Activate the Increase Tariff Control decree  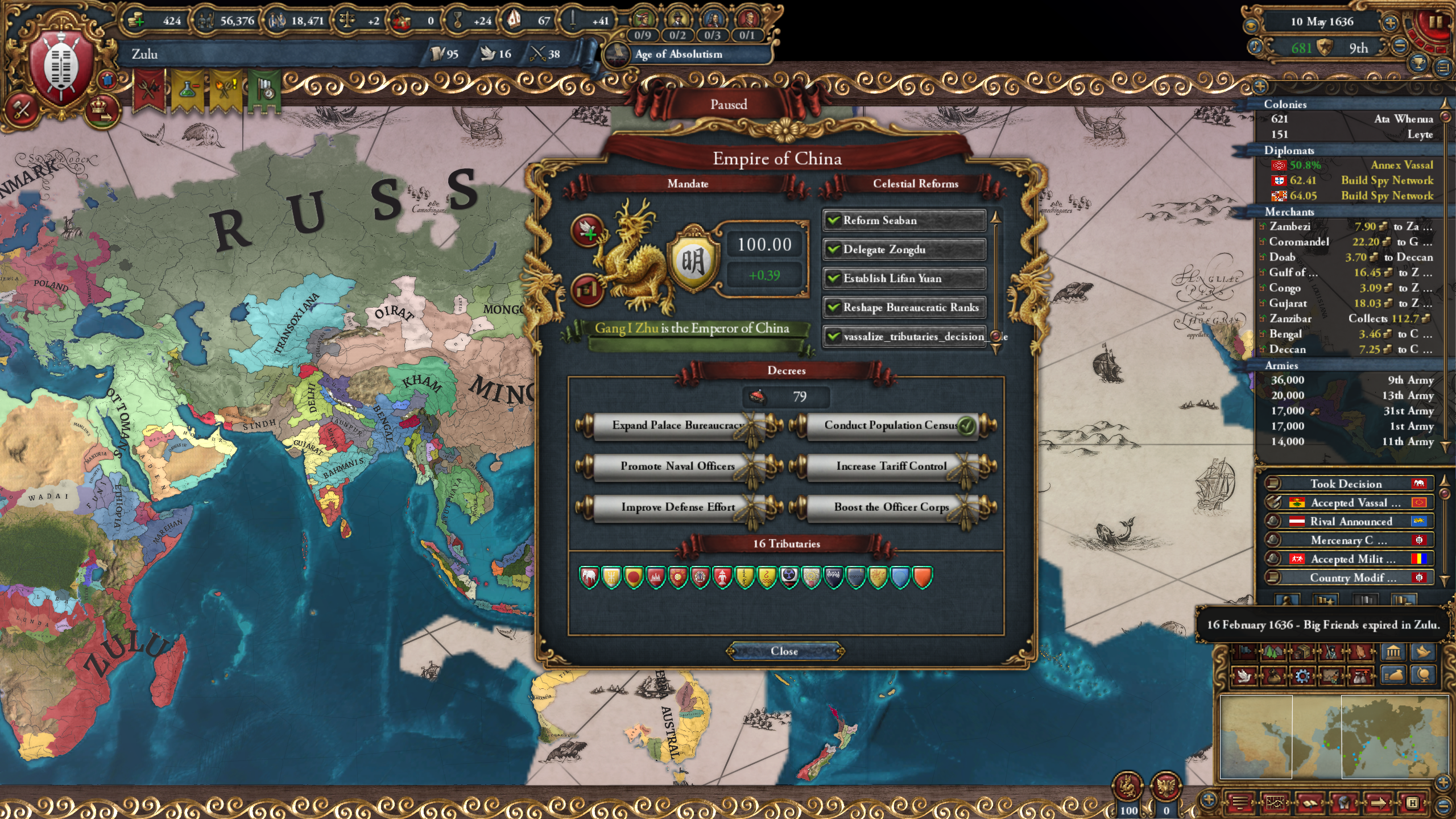888,466
